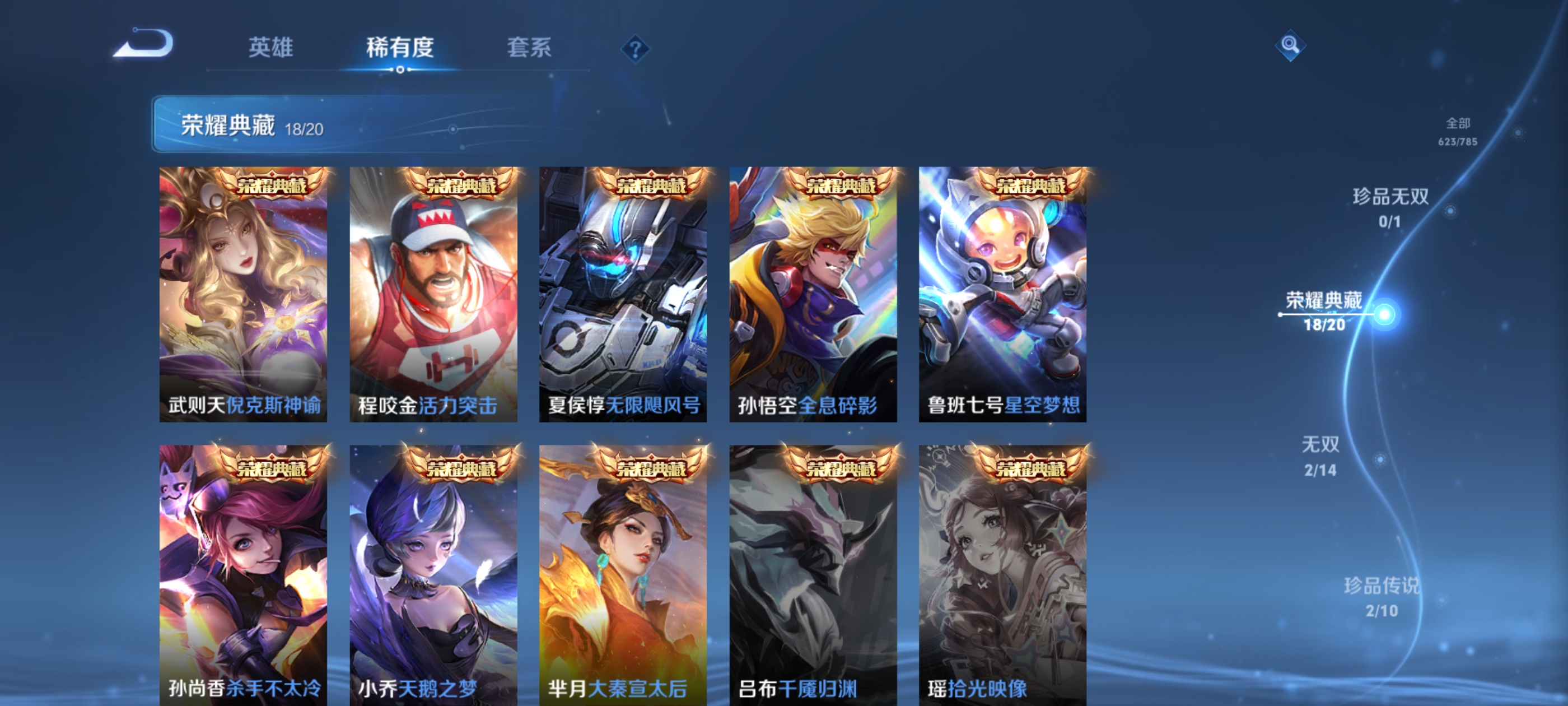Open the 全部 623/785 collection view
Image resolution: width=1568 pixels, height=706 pixels.
coord(1459,132)
